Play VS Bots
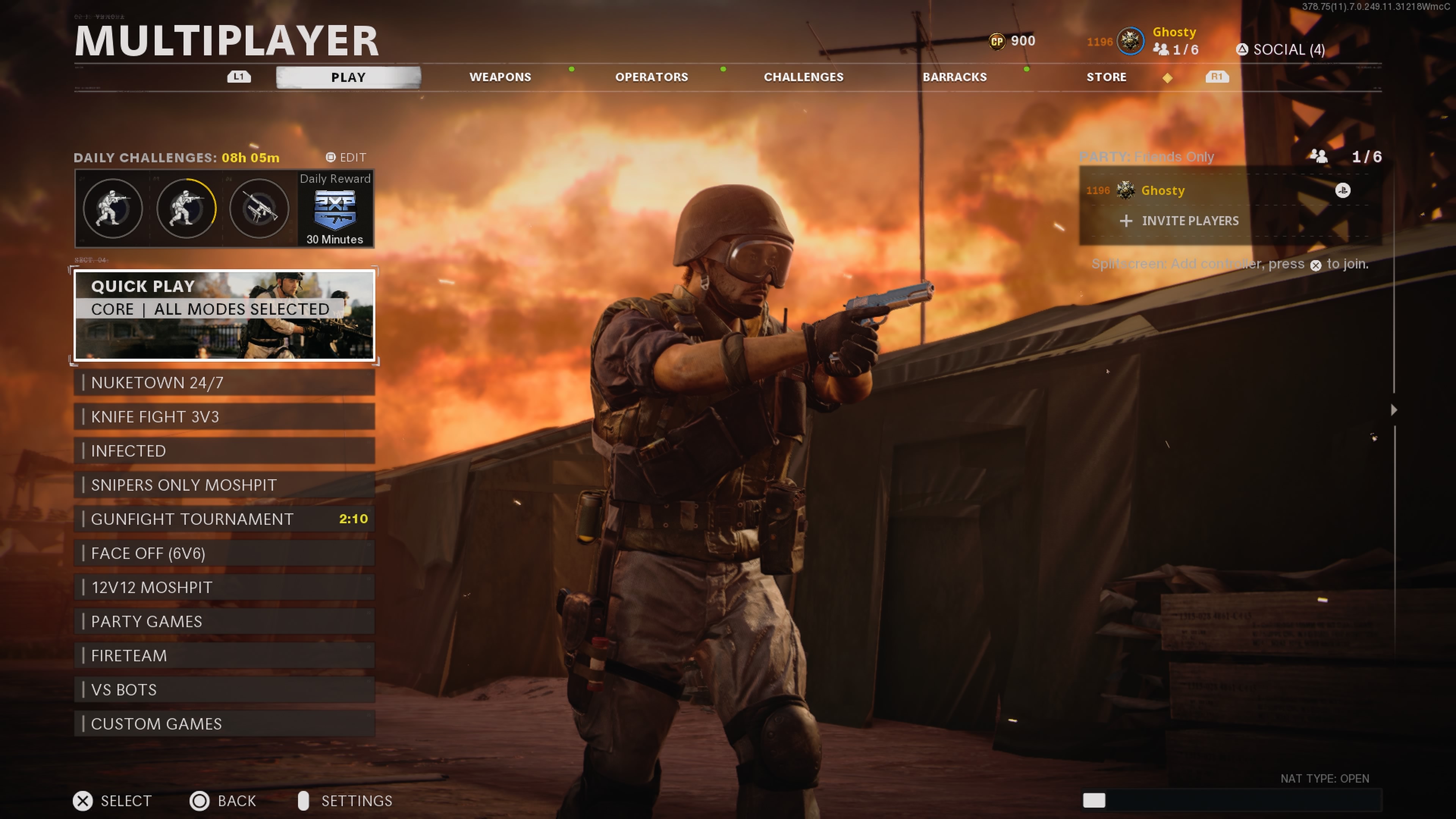Viewport: 1456px width, 819px height. point(224,690)
